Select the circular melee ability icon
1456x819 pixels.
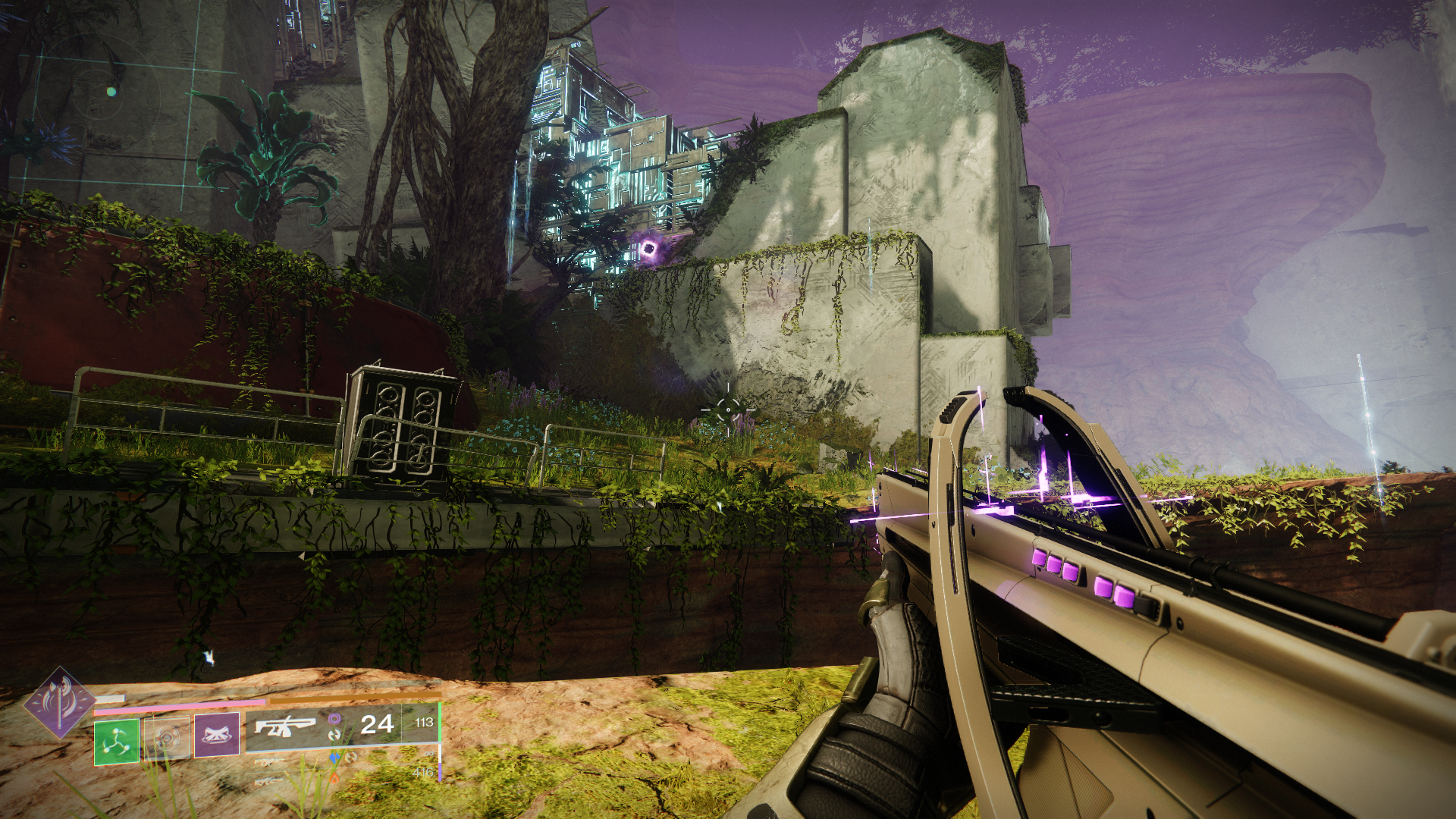(167, 738)
